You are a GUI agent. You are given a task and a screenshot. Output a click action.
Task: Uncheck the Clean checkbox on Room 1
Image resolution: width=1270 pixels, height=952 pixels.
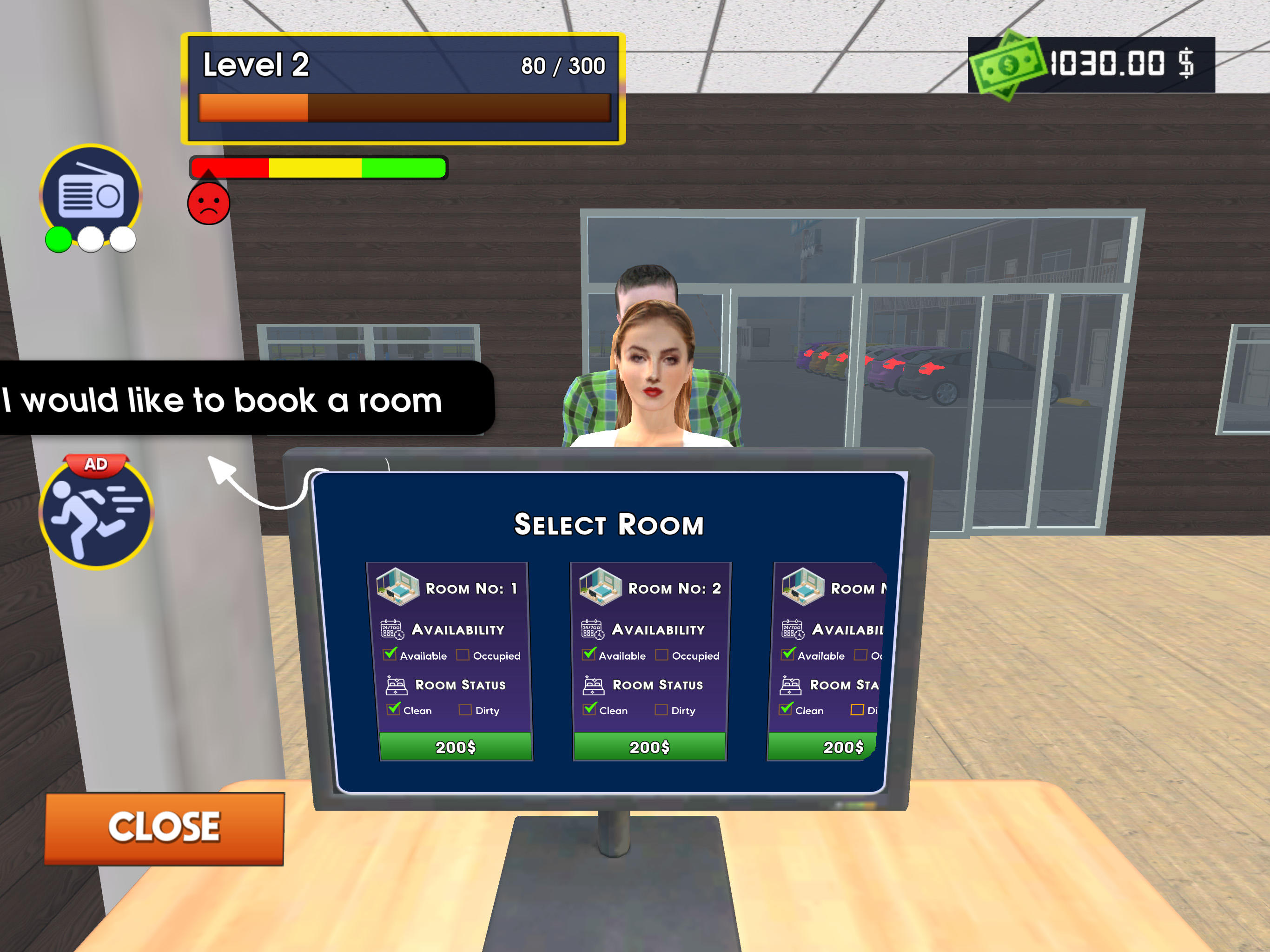pos(393,709)
